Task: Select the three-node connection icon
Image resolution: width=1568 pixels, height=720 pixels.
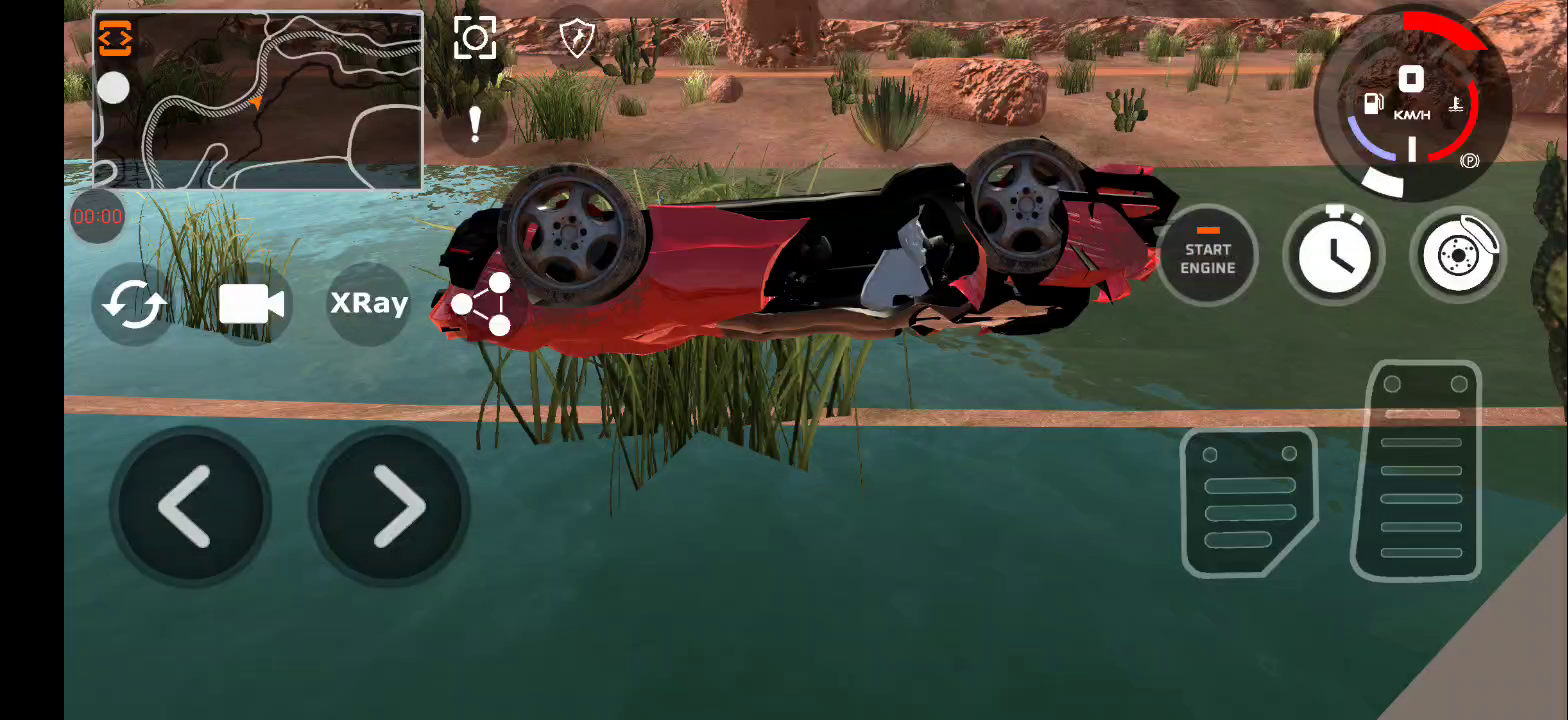Action: [x=483, y=304]
